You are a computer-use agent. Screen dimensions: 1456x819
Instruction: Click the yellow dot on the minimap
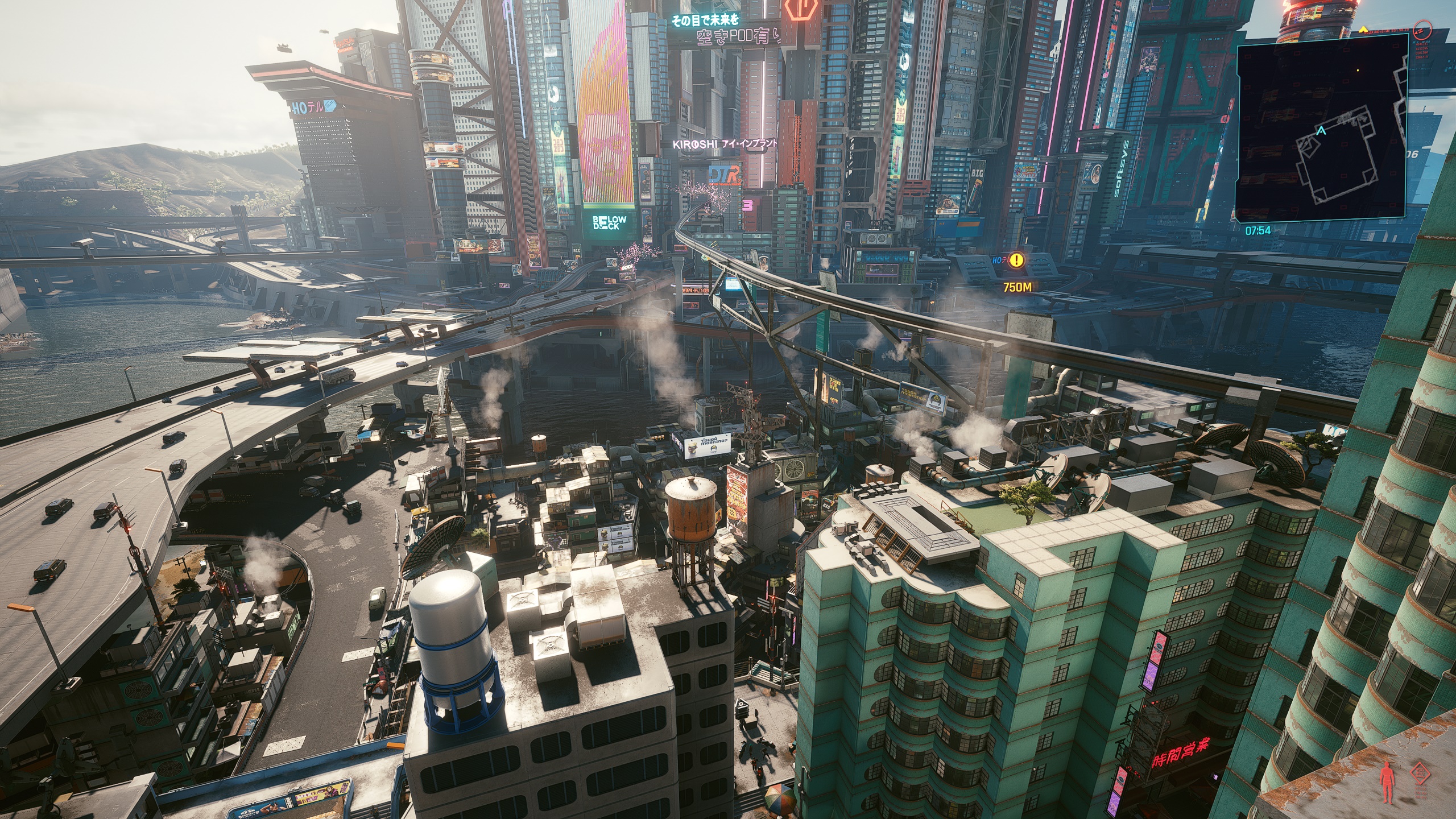pyautogui.click(x=1358, y=71)
